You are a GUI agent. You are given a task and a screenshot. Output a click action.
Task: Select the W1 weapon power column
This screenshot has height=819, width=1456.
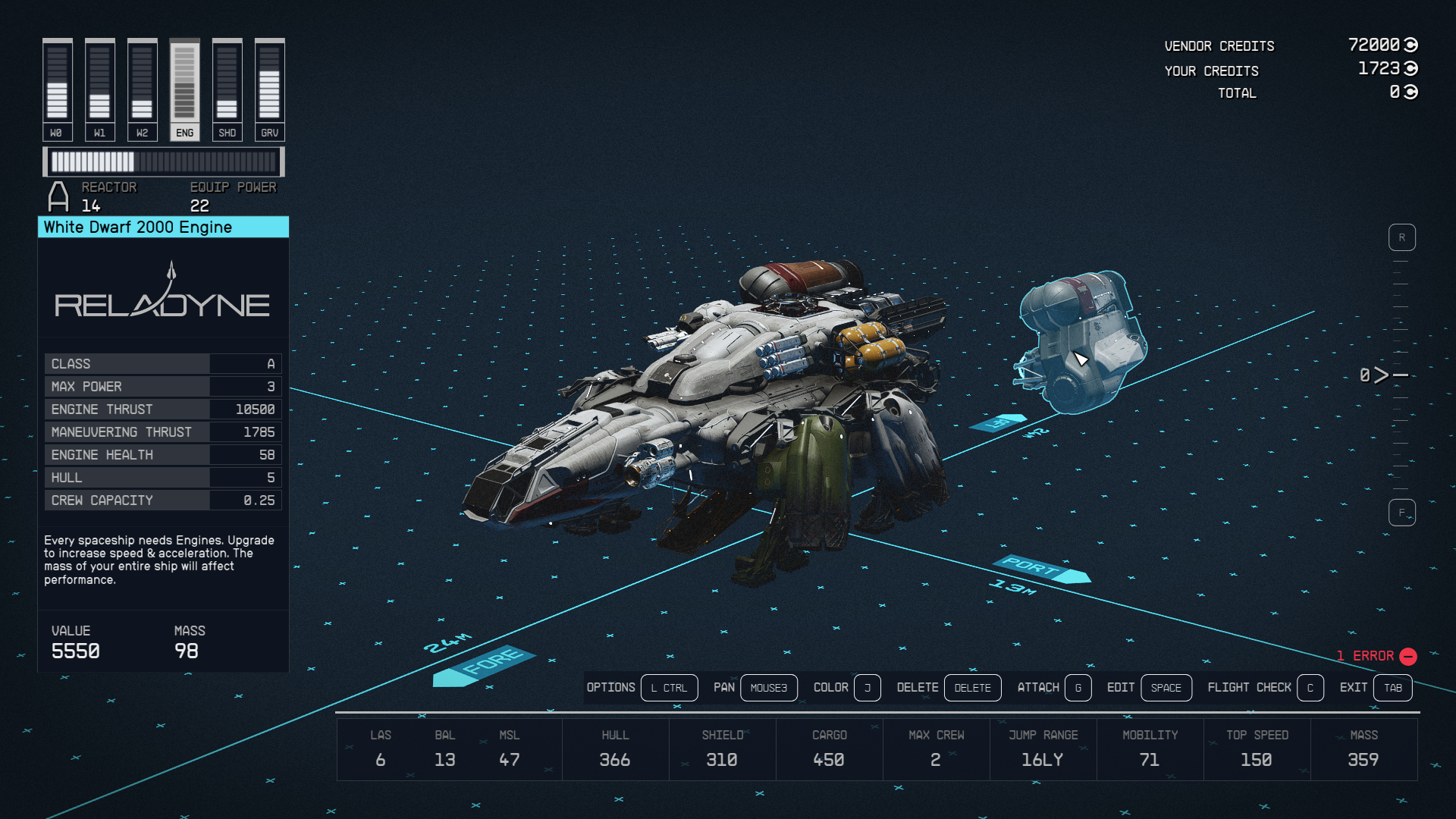[99, 90]
